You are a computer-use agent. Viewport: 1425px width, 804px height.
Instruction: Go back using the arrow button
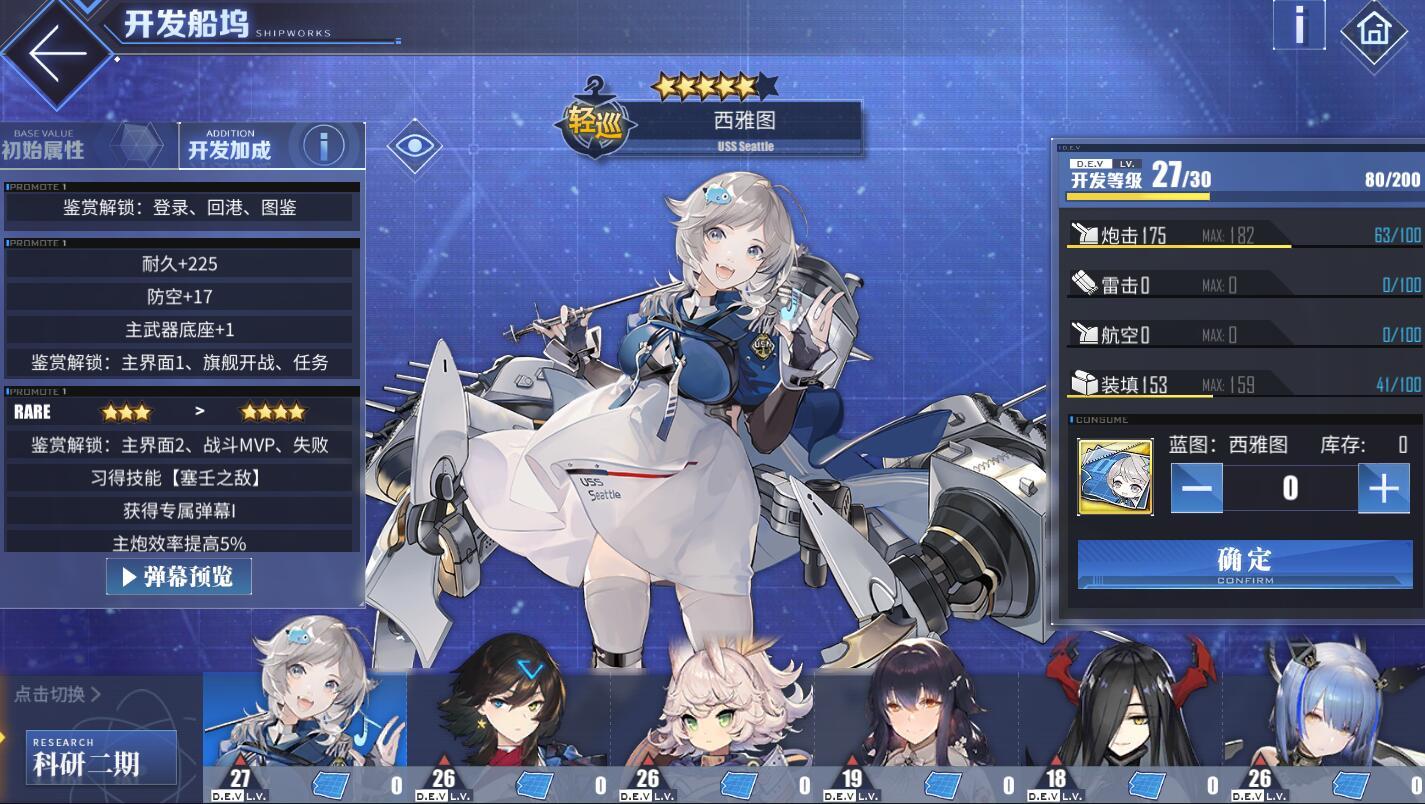[55, 52]
